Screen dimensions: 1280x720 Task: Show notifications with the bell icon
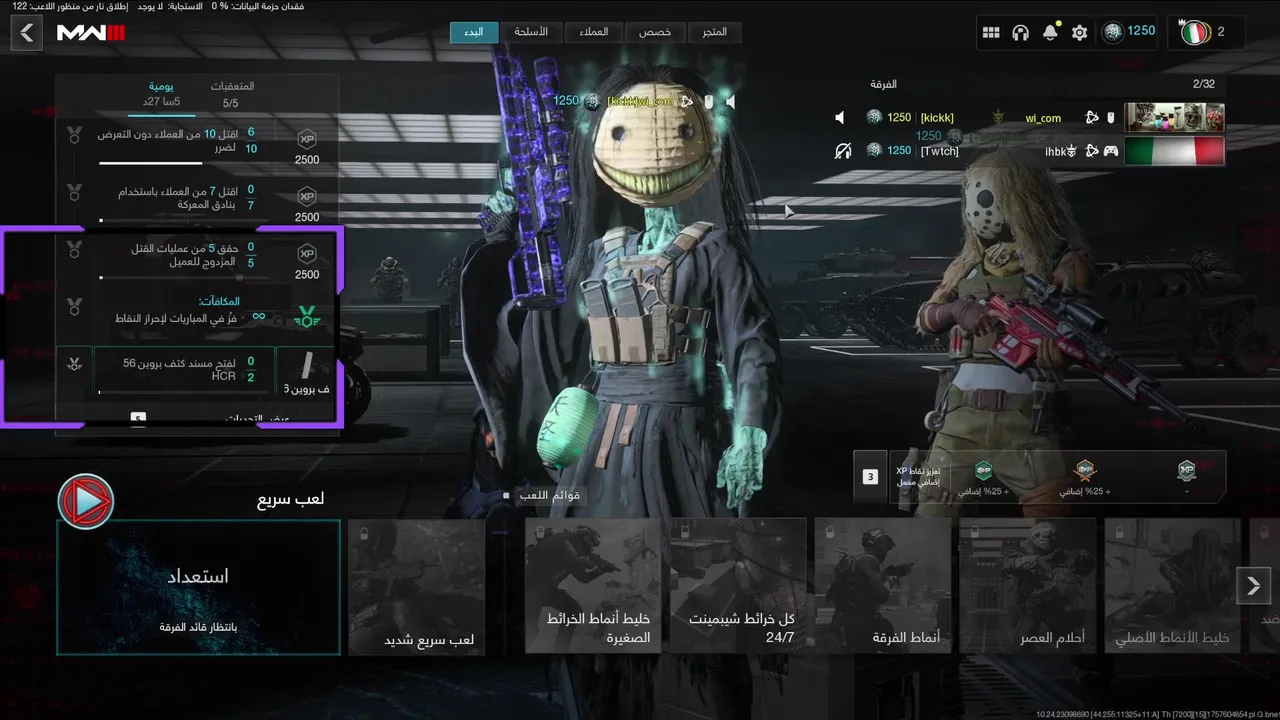pos(1050,33)
